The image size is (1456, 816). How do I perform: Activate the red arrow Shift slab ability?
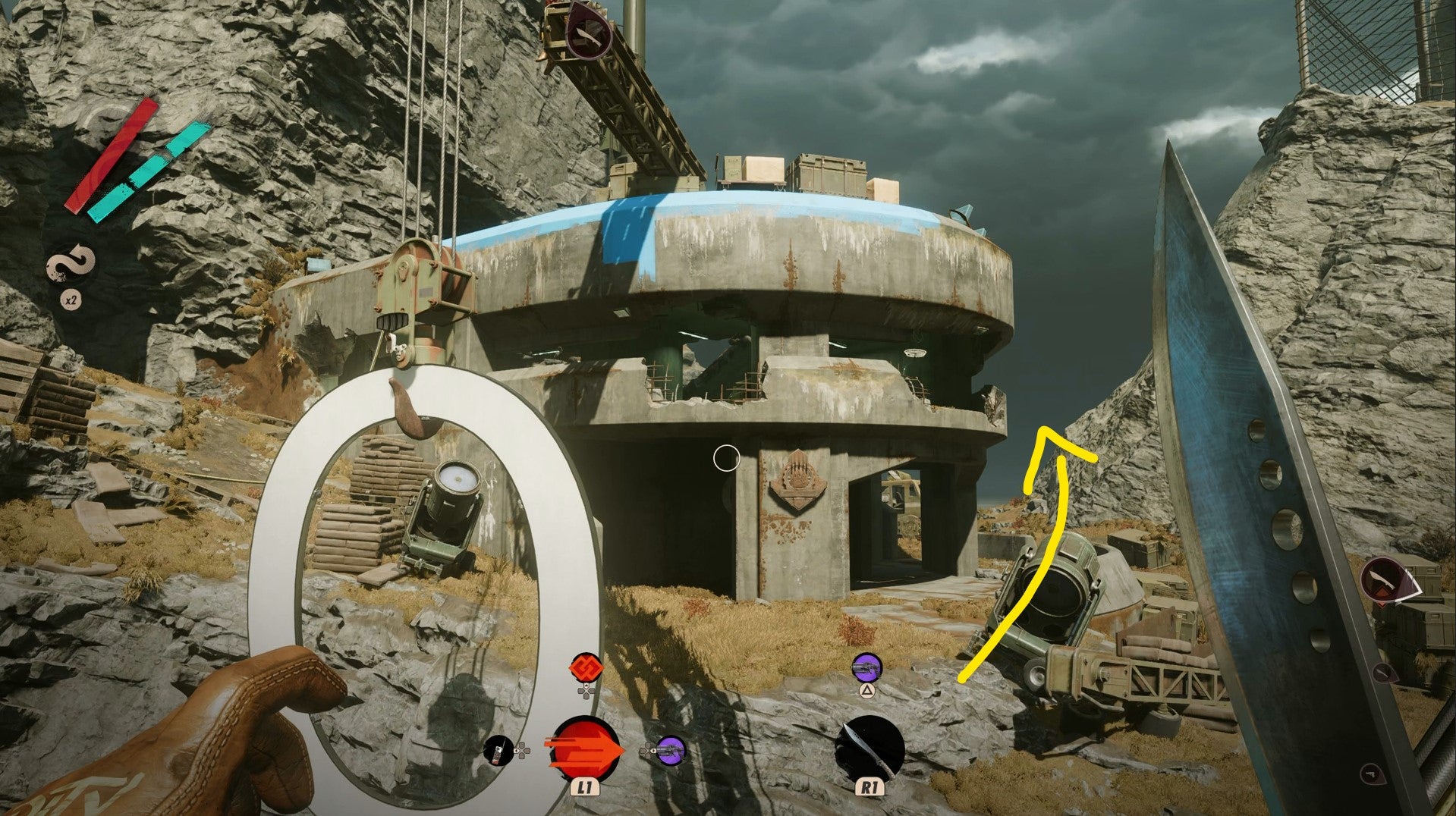(584, 749)
